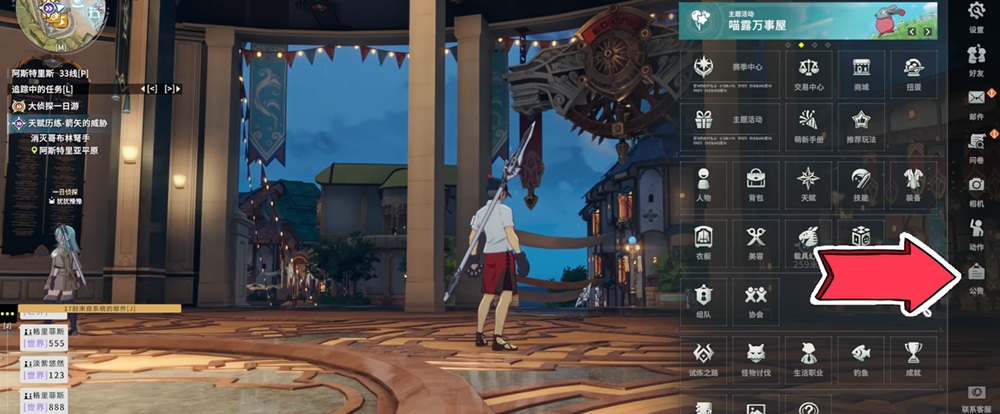Open the 装备 equipment menu

pos(913,185)
